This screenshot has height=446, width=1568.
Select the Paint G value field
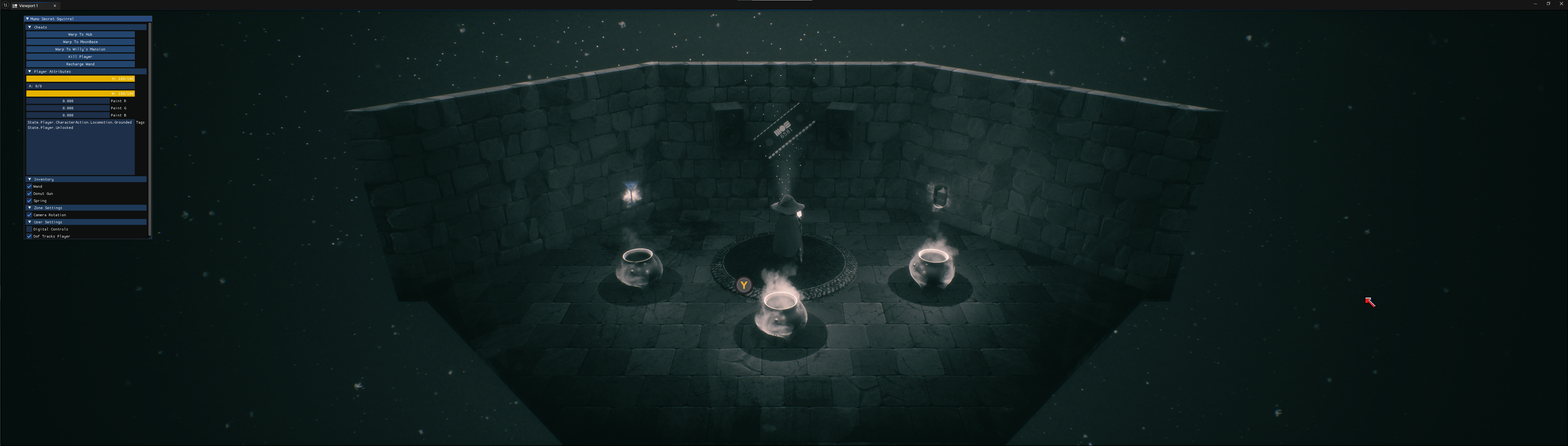click(x=68, y=108)
